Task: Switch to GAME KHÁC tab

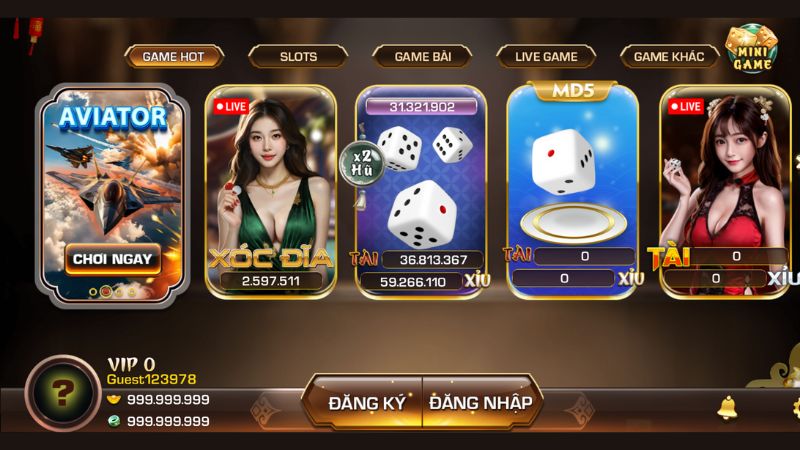Action: [x=669, y=56]
